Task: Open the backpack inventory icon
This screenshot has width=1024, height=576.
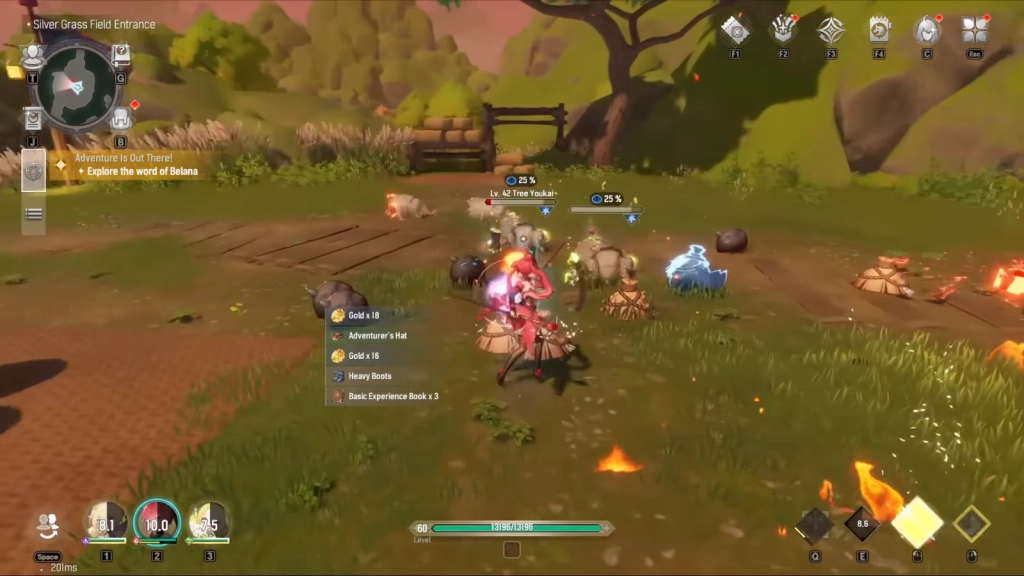Action: (121, 118)
